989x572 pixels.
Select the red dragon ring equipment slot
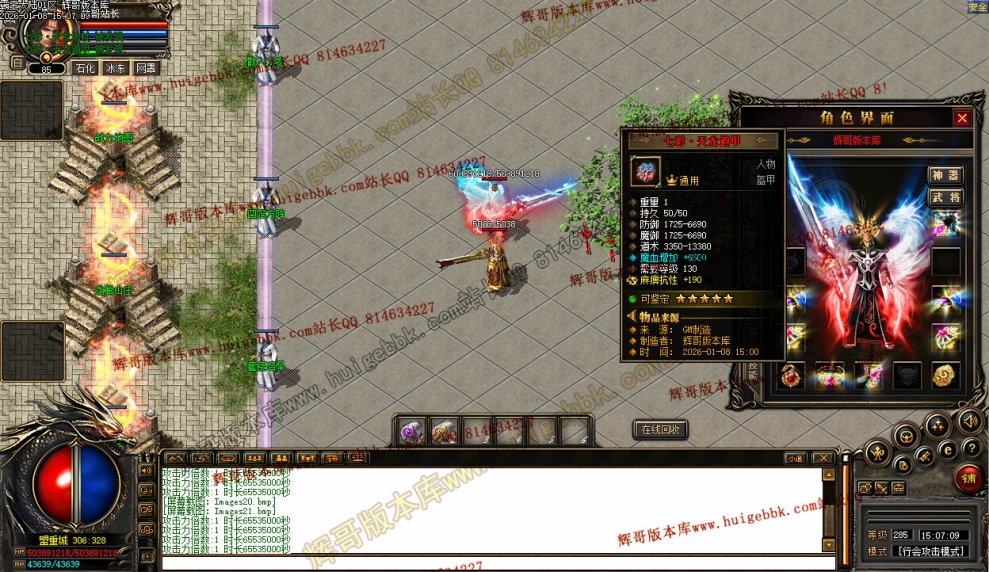coord(791,376)
